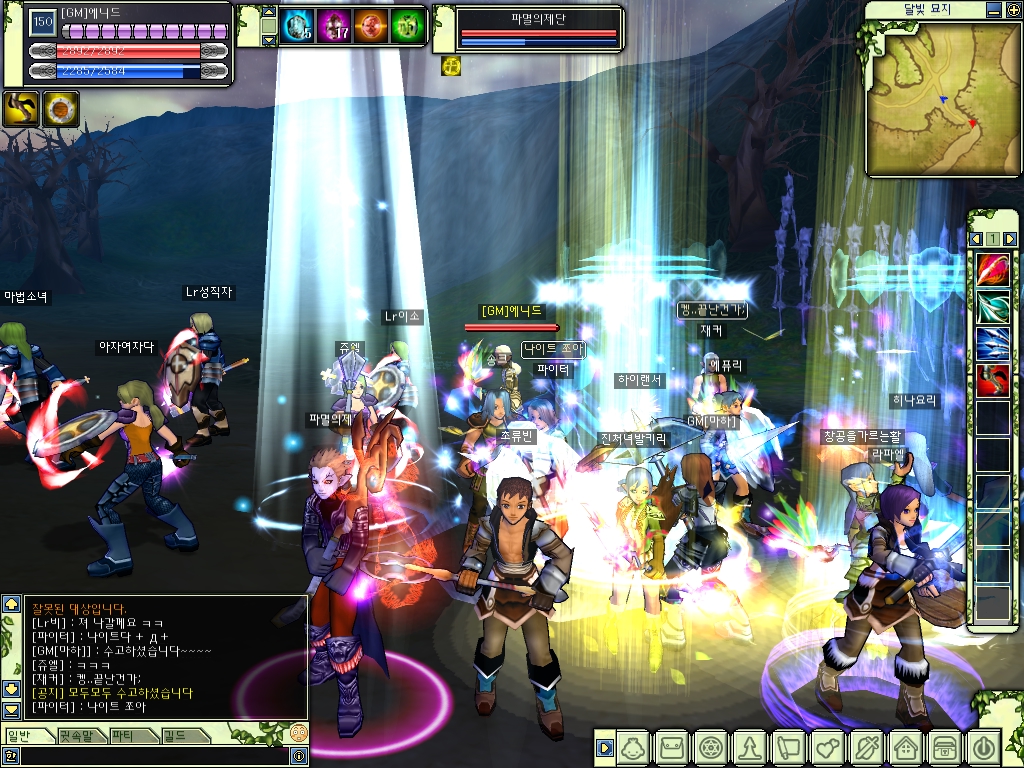
Task: Open the hearts friends menu
Action: 828,748
